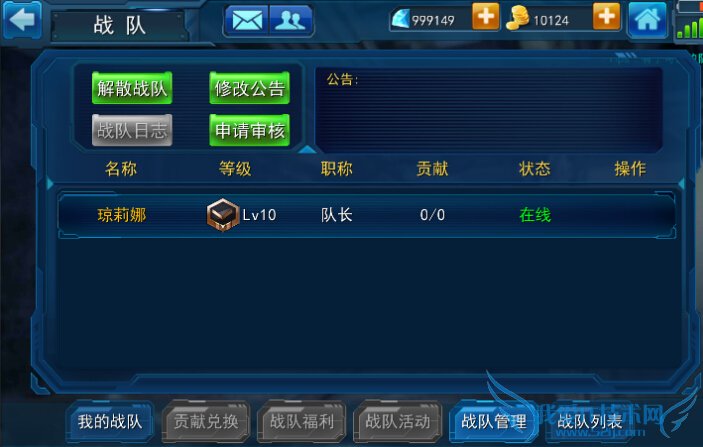Edit announcement via 修改公告

pos(250,88)
